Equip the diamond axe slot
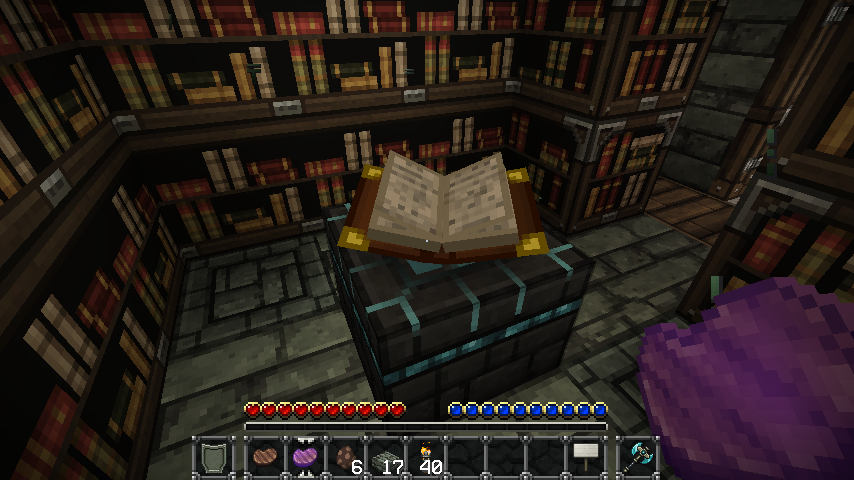 637,459
